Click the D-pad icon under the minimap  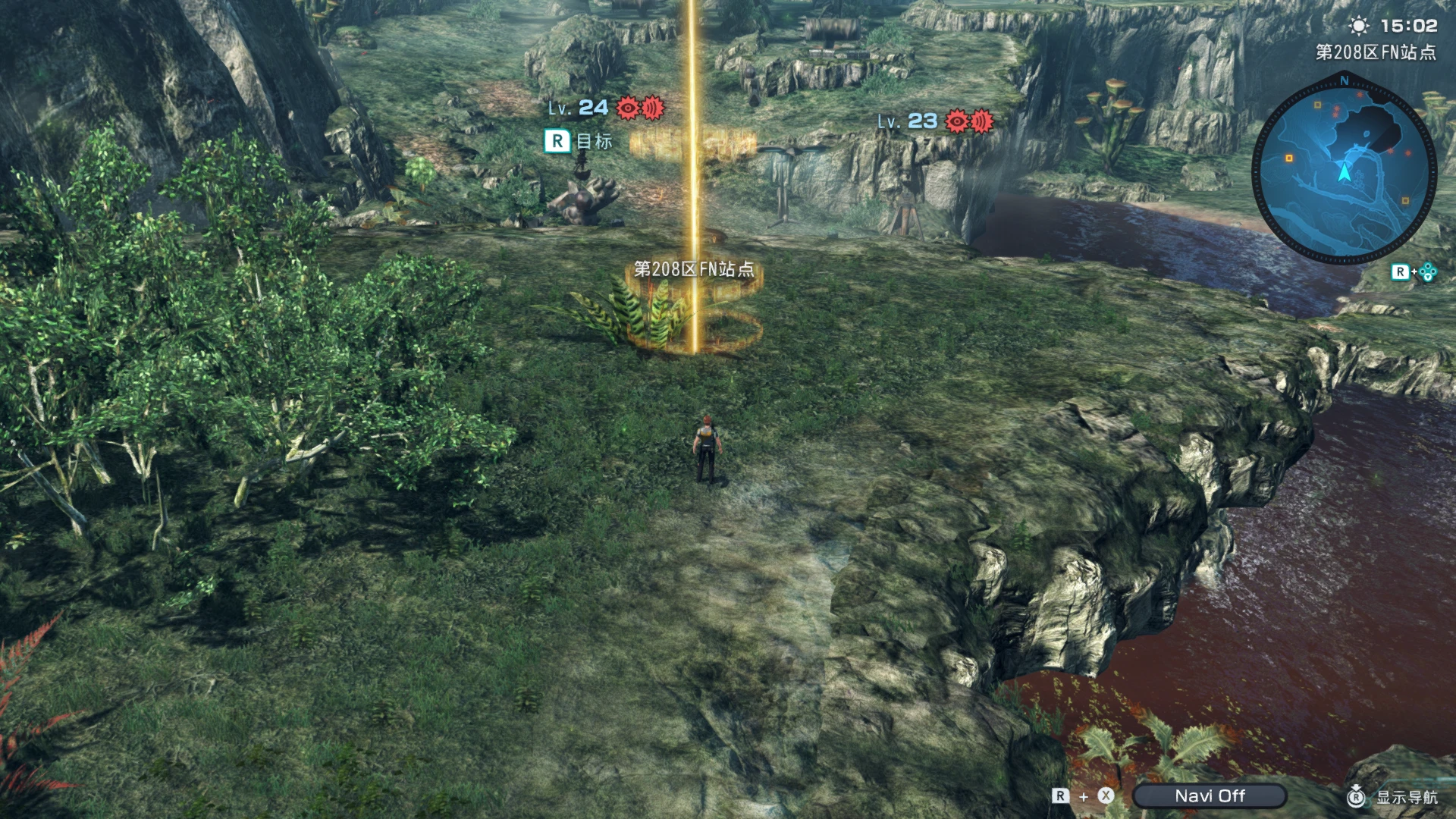(x=1427, y=273)
